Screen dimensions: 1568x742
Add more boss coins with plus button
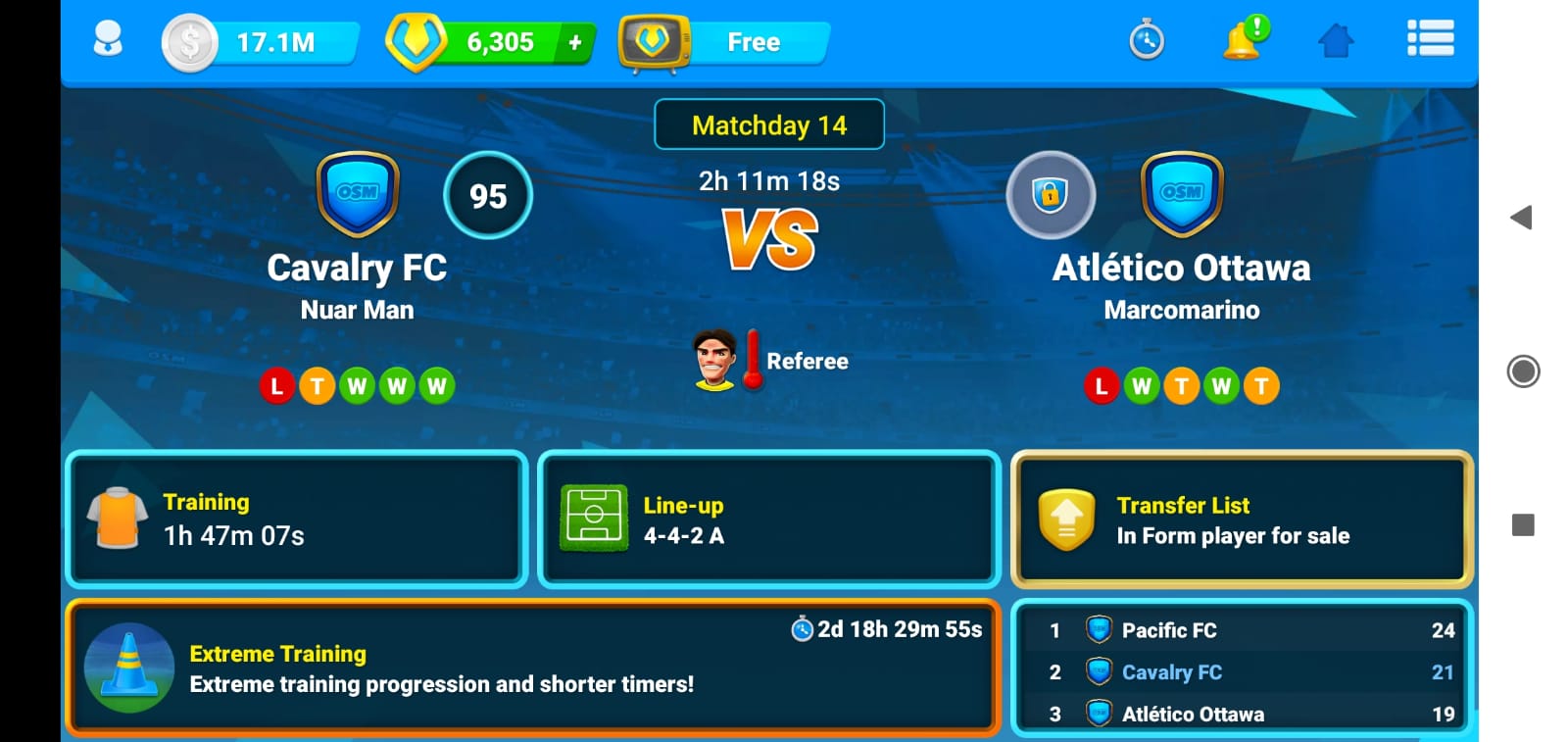(x=575, y=42)
